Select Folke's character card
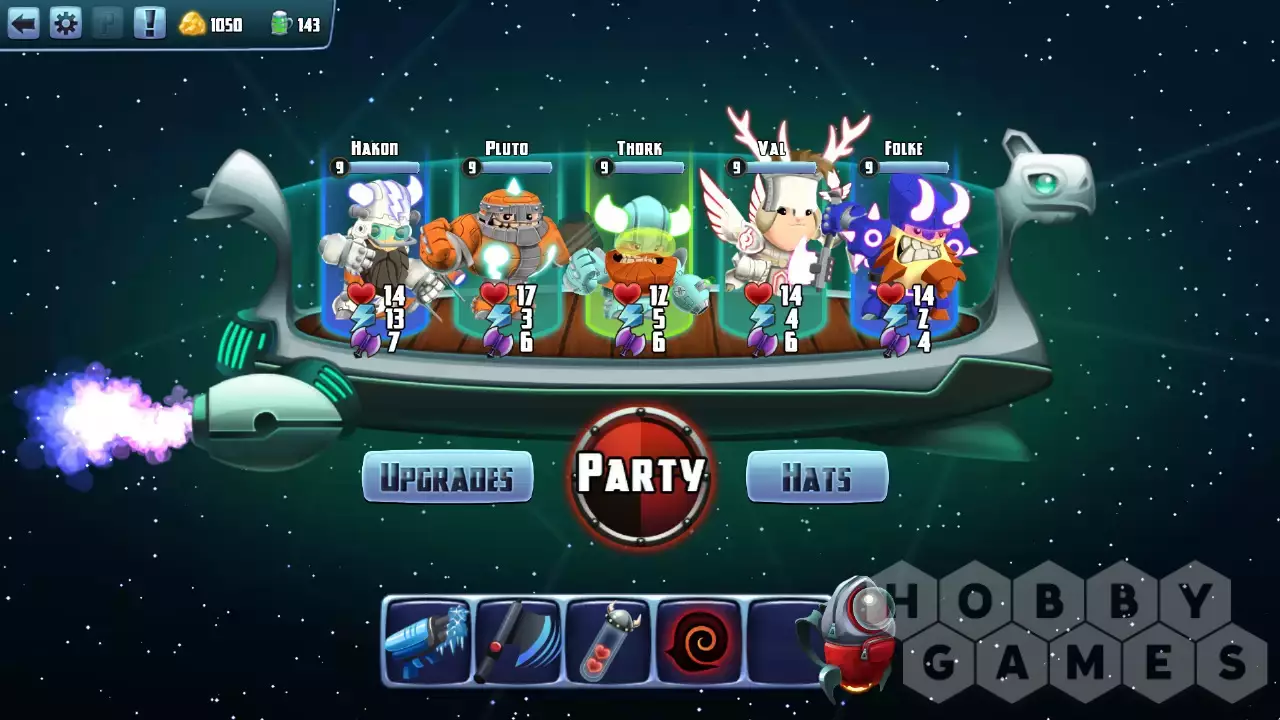Image resolution: width=1280 pixels, height=720 pixels. click(x=904, y=250)
